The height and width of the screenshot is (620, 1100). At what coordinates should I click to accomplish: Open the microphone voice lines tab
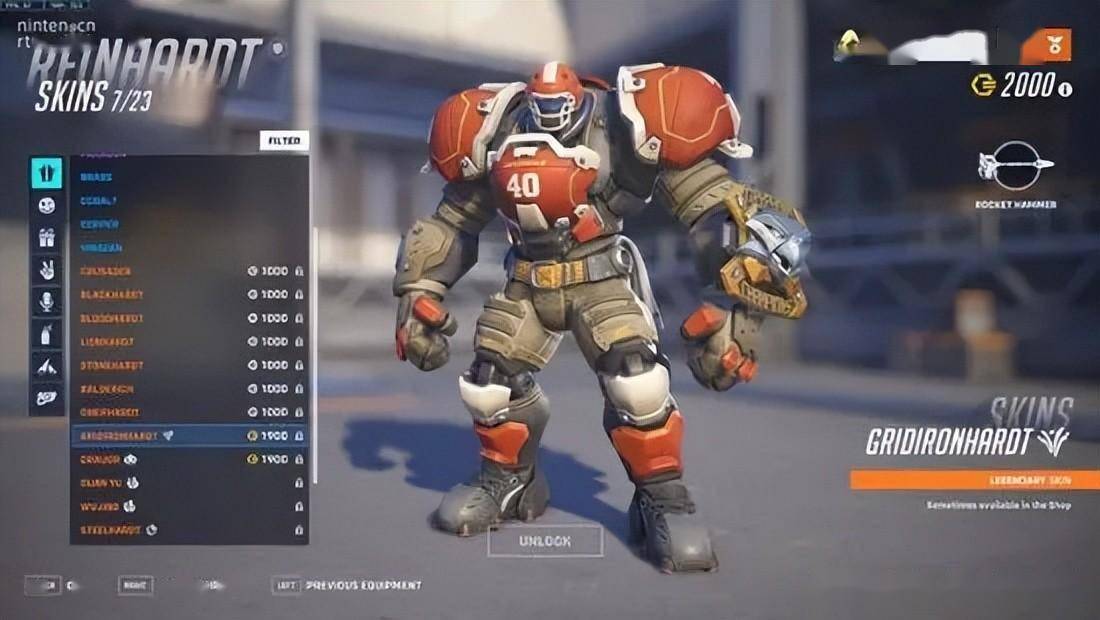(x=46, y=301)
